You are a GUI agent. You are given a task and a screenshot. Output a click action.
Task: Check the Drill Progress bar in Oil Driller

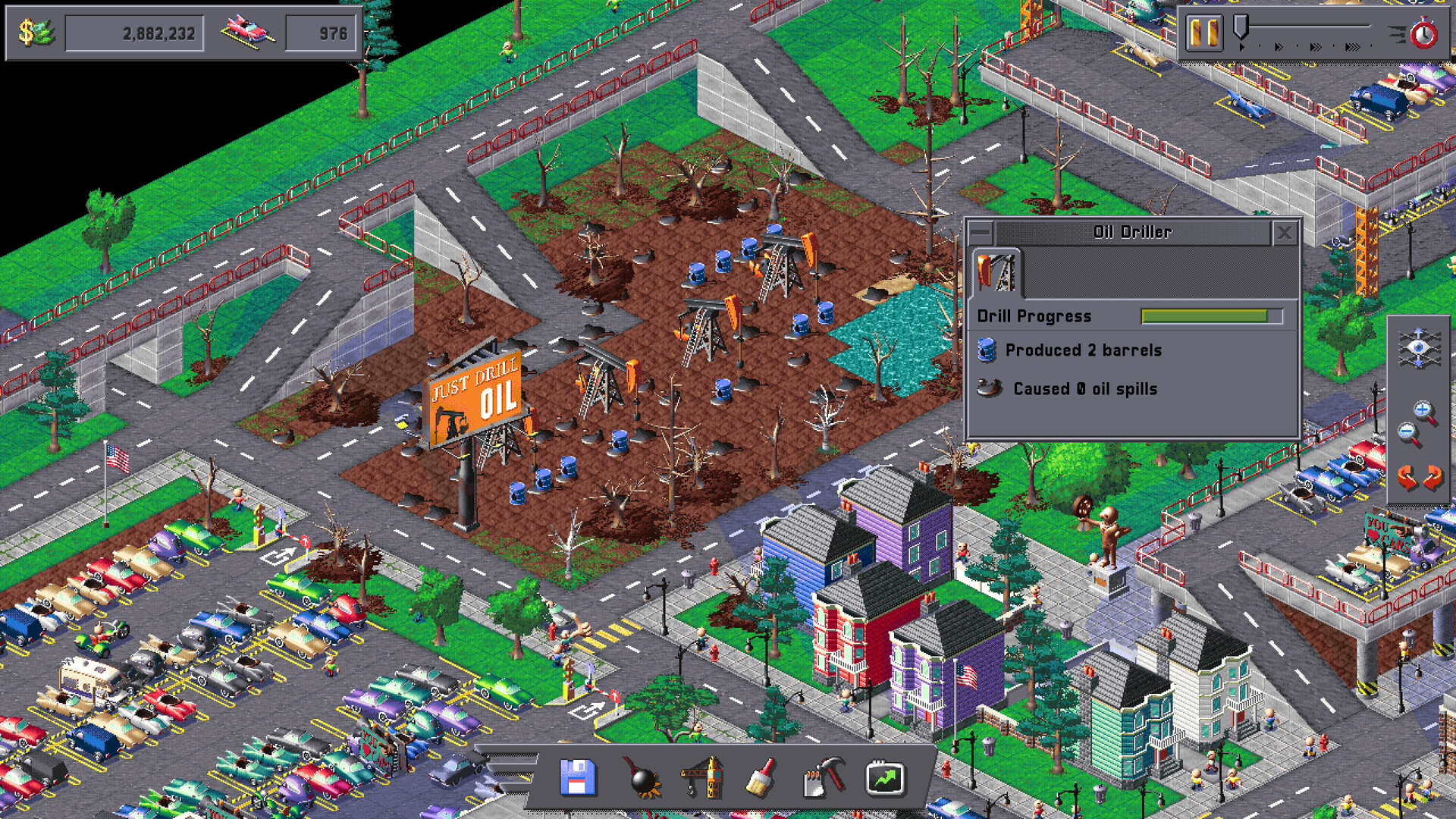click(x=1210, y=316)
